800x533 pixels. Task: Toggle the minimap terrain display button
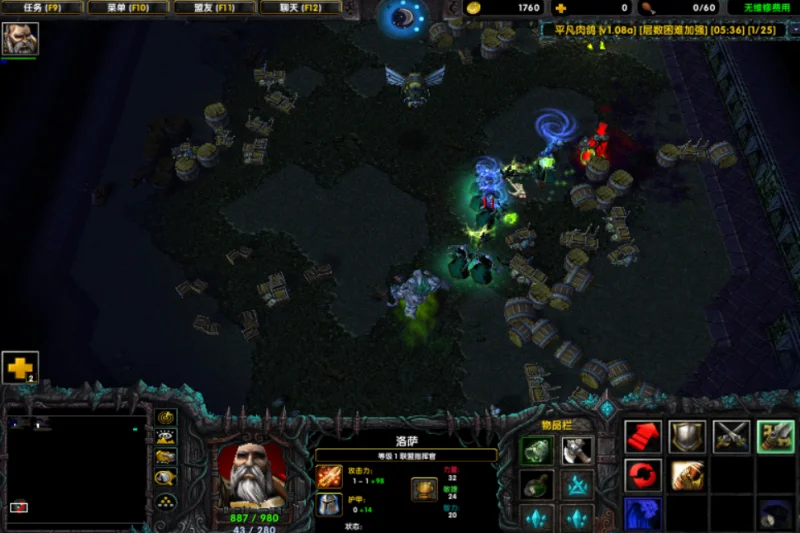(166, 437)
